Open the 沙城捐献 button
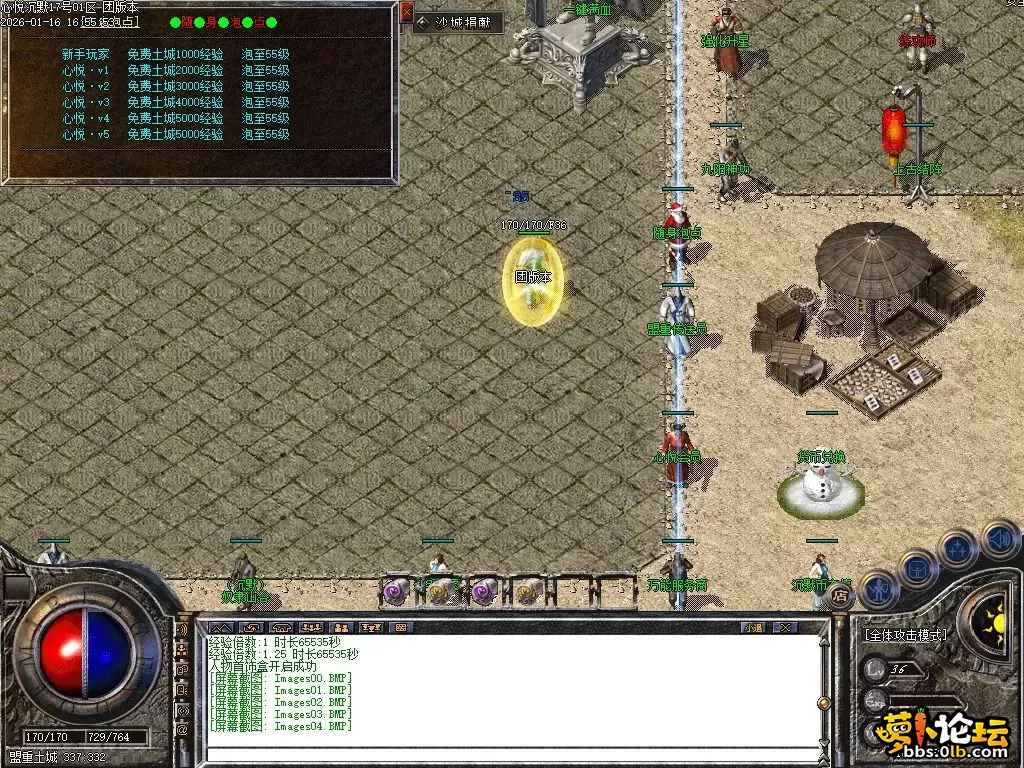The width and height of the screenshot is (1024, 768). coord(457,22)
